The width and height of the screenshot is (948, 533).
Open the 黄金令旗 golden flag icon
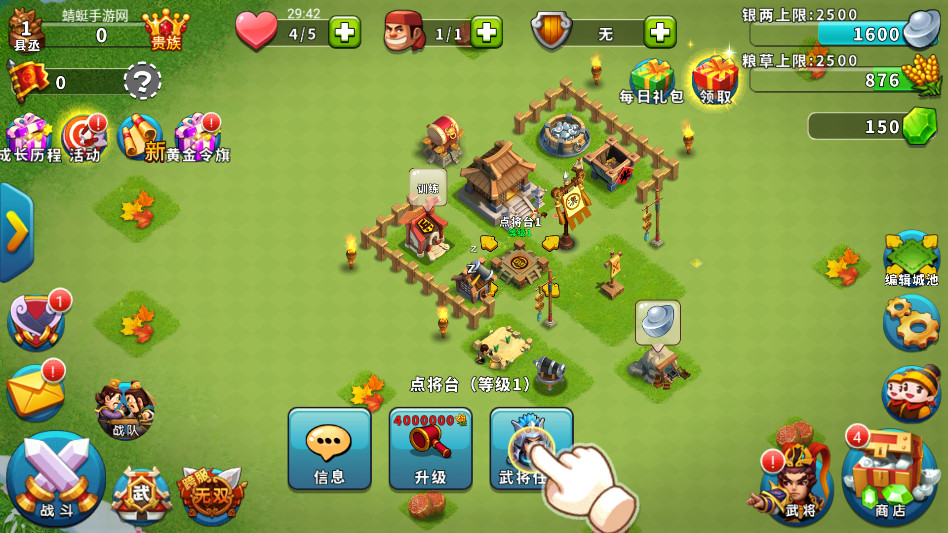point(195,137)
